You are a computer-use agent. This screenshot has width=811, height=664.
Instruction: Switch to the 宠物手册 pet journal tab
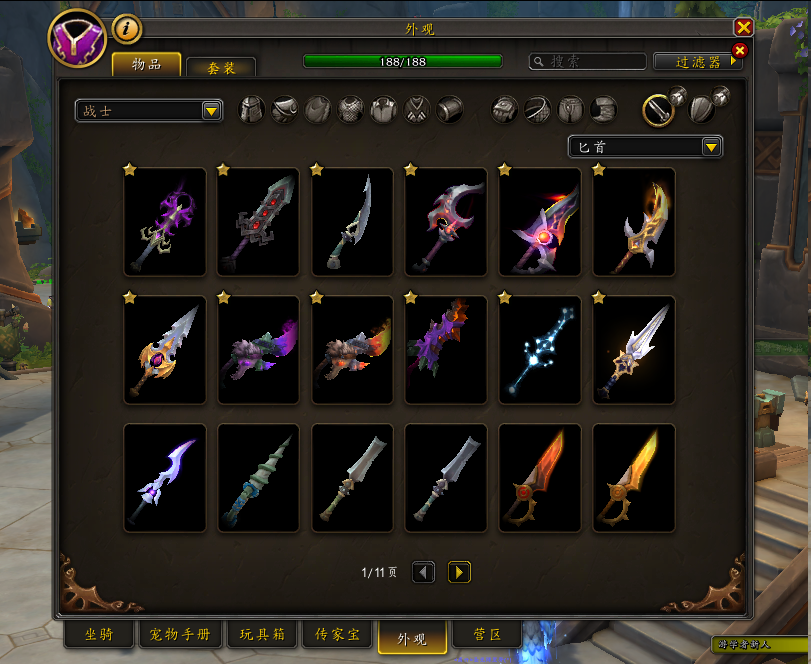180,635
